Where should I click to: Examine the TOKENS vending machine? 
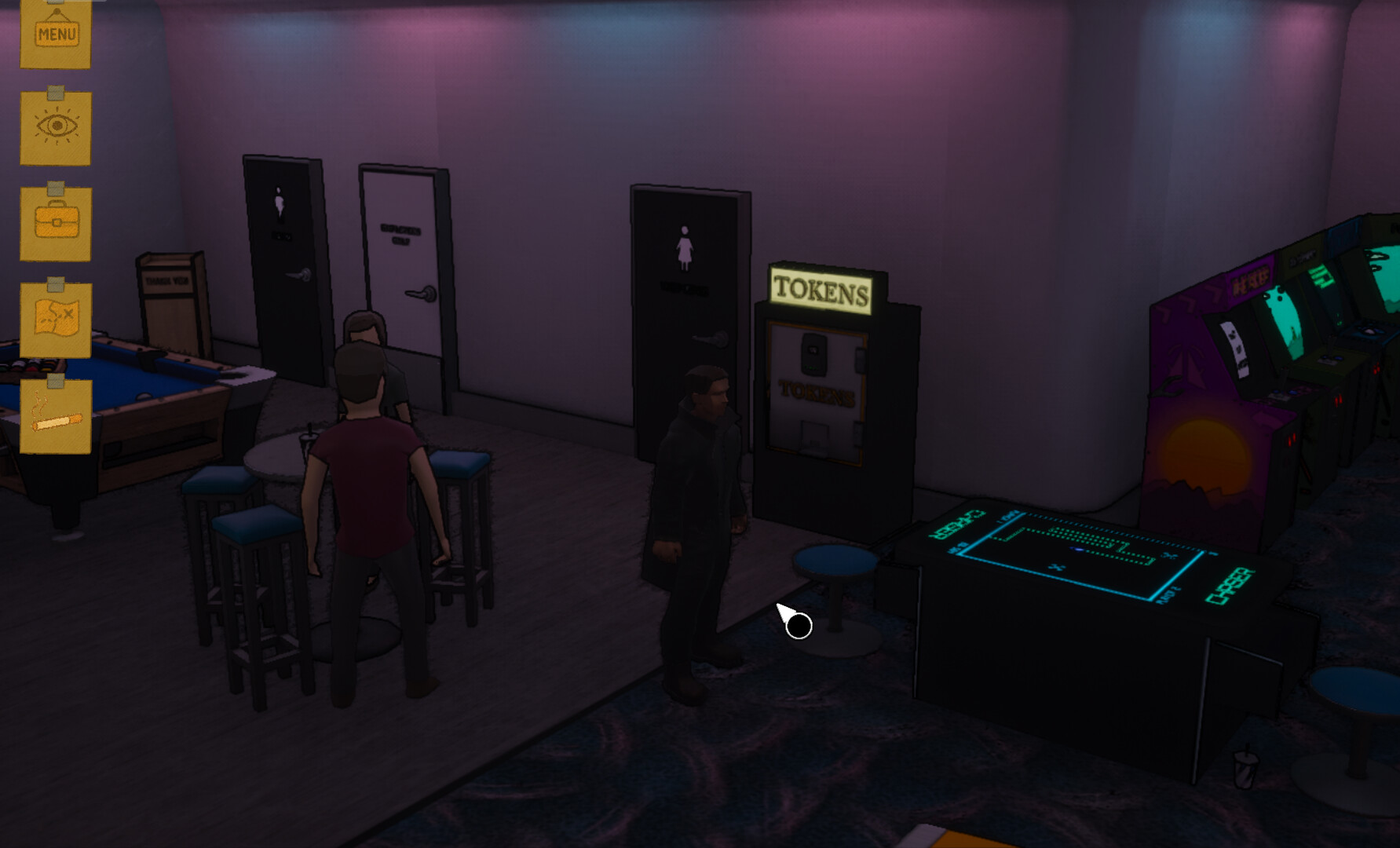[x=817, y=400]
